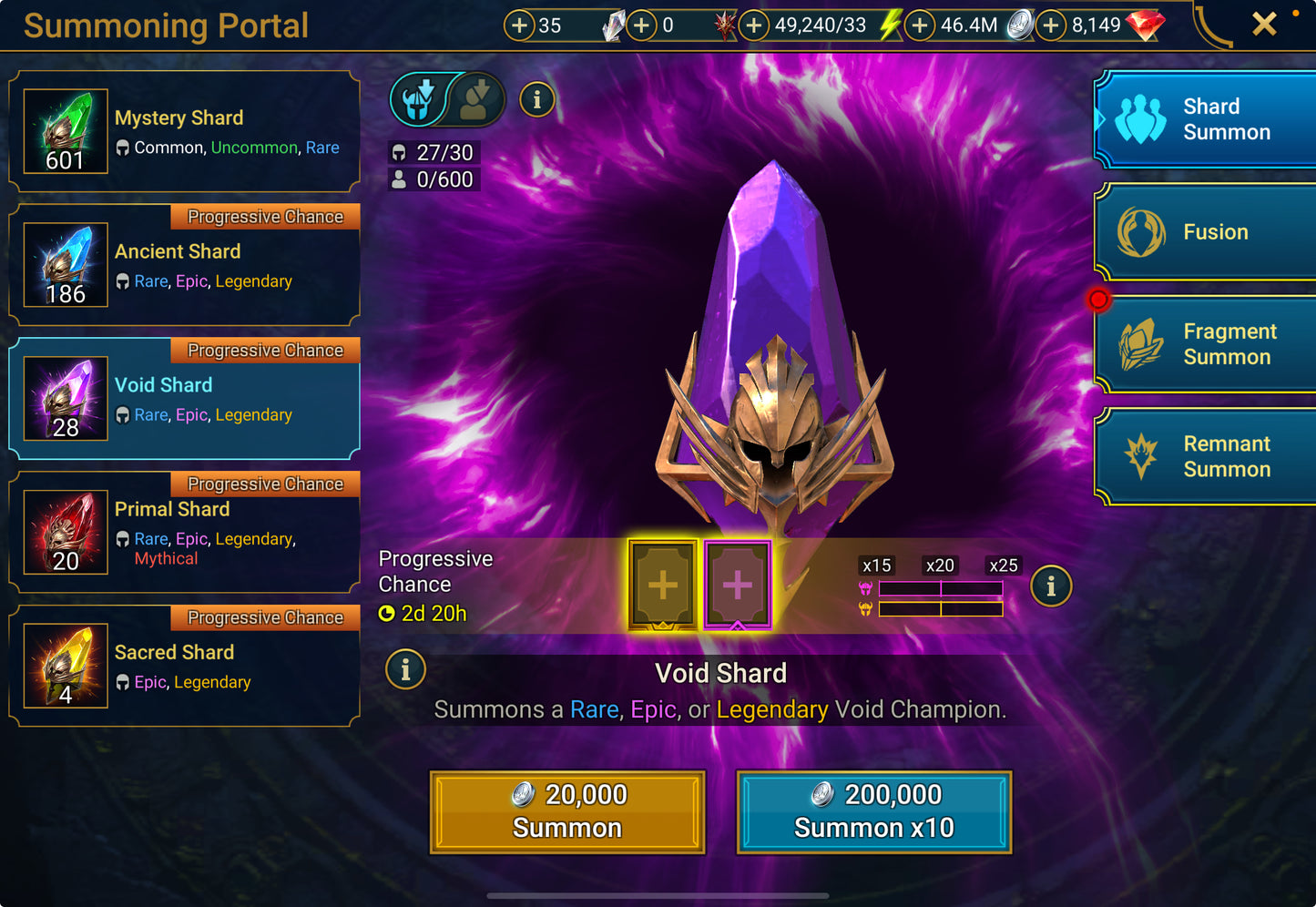Buy more gems with the plus icon
1316x907 pixels.
coord(1053,25)
